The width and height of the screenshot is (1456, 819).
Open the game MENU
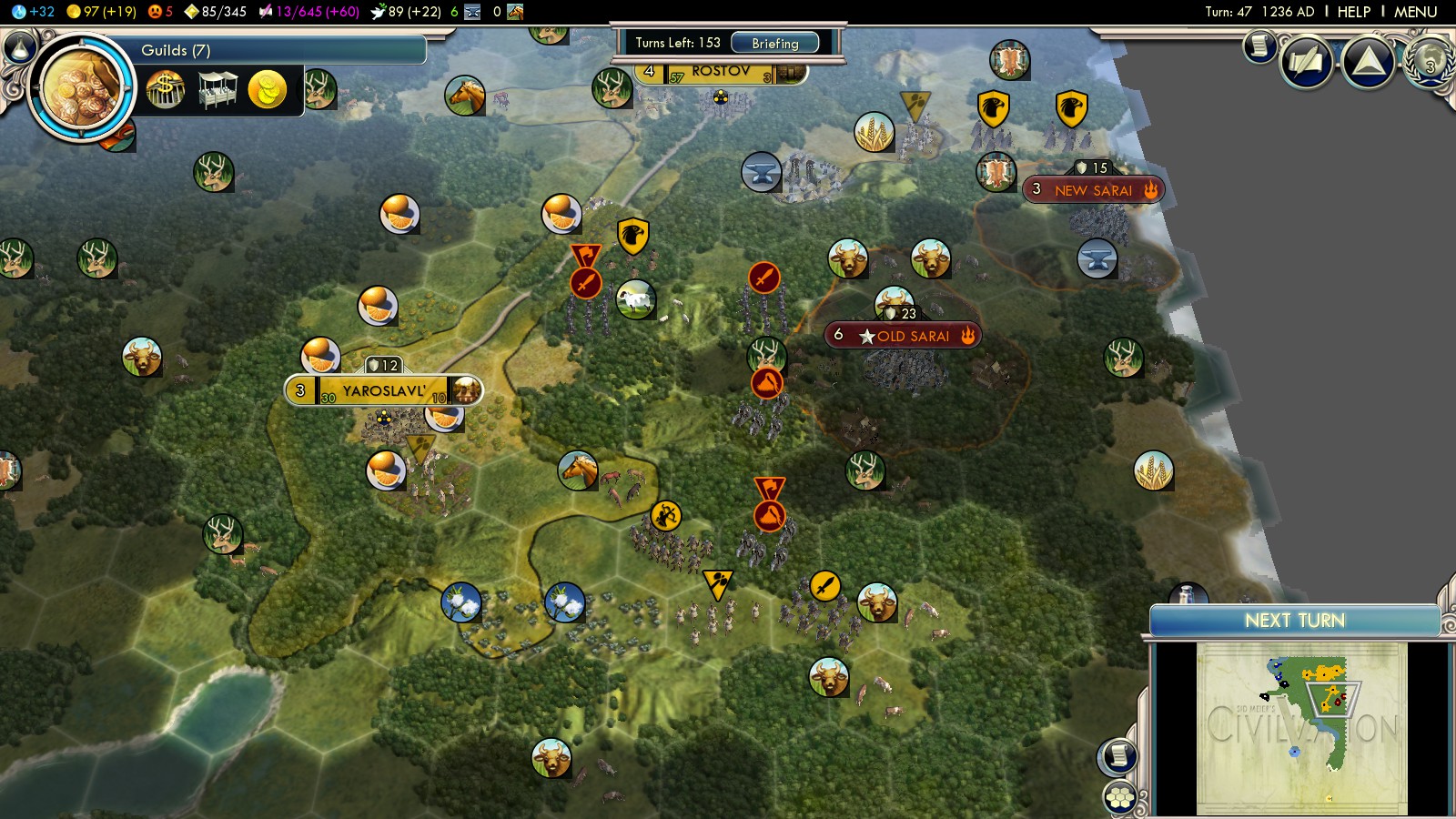pos(1415,12)
